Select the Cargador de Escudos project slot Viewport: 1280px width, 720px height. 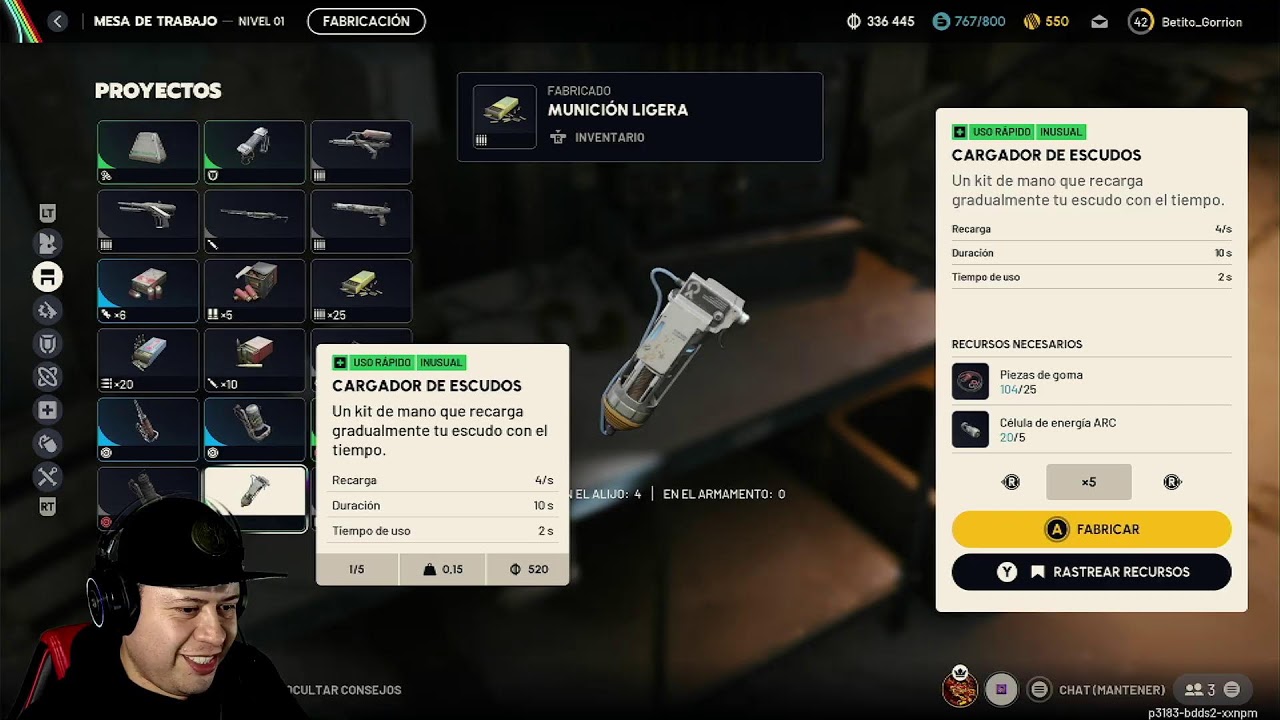(255, 497)
